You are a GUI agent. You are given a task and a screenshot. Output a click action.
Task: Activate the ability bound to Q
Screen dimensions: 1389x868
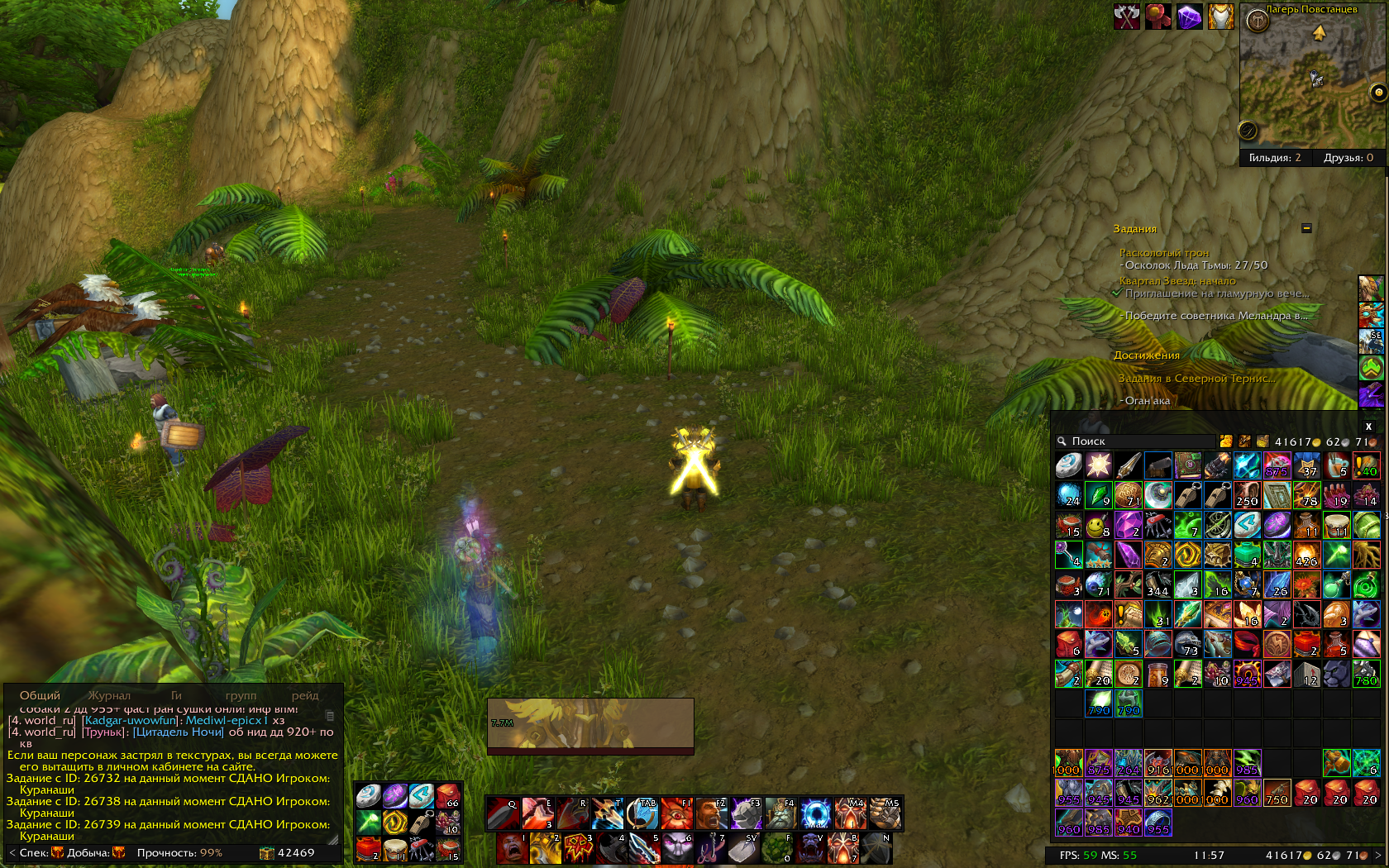click(x=503, y=813)
